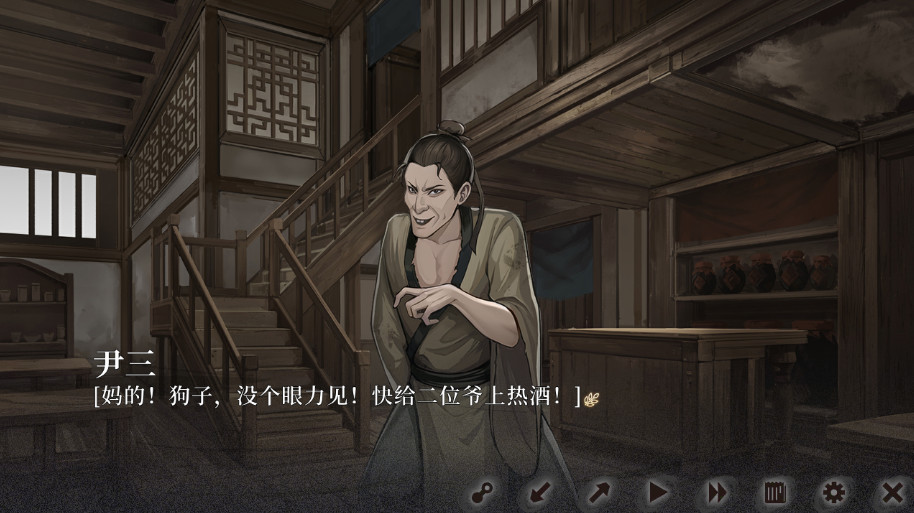Viewport: 914px width, 513px height.
Task: Close the dialogue interface with the X
Action: [892, 492]
